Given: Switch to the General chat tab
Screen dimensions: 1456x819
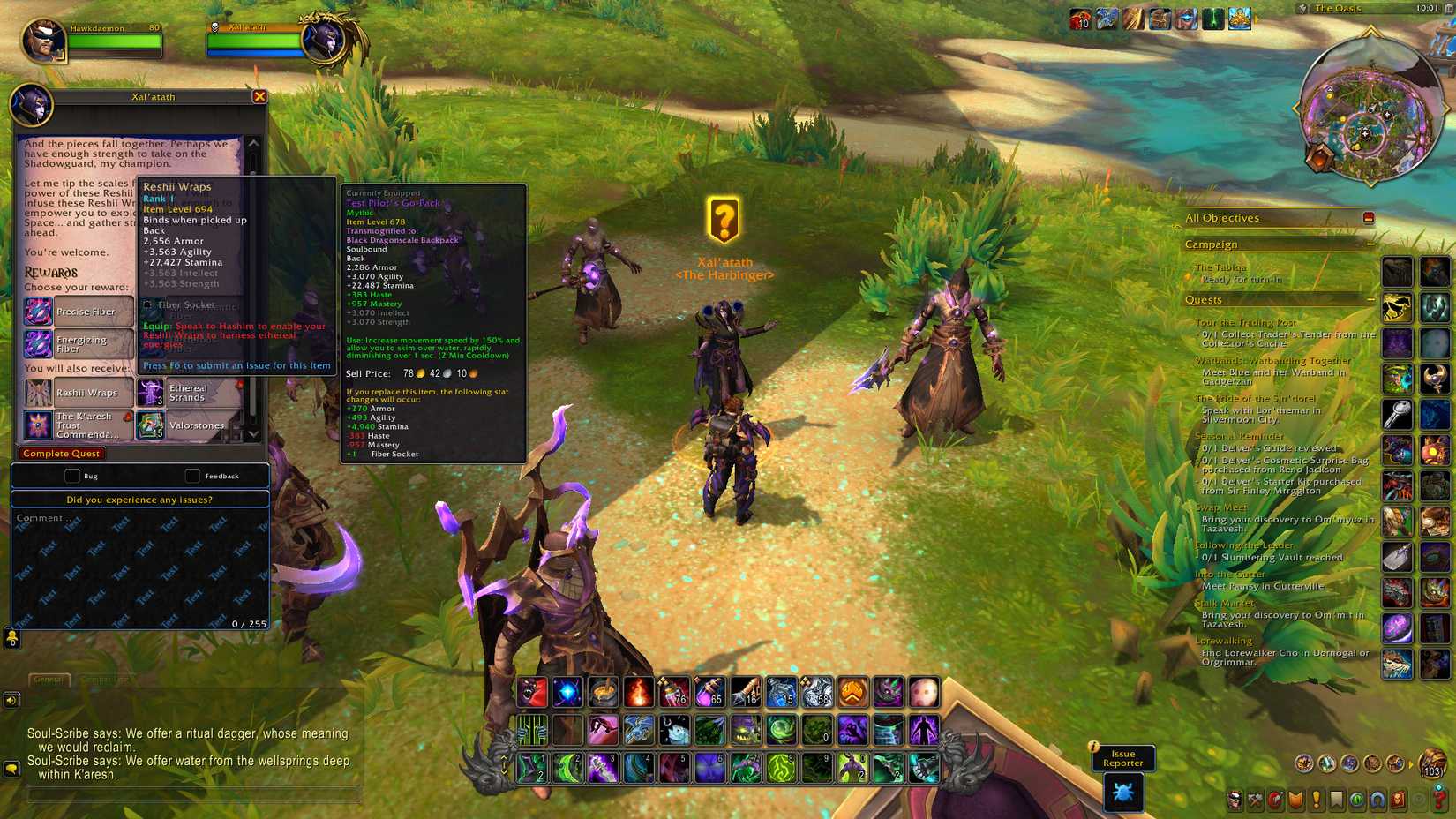Looking at the screenshot, I should click(48, 680).
